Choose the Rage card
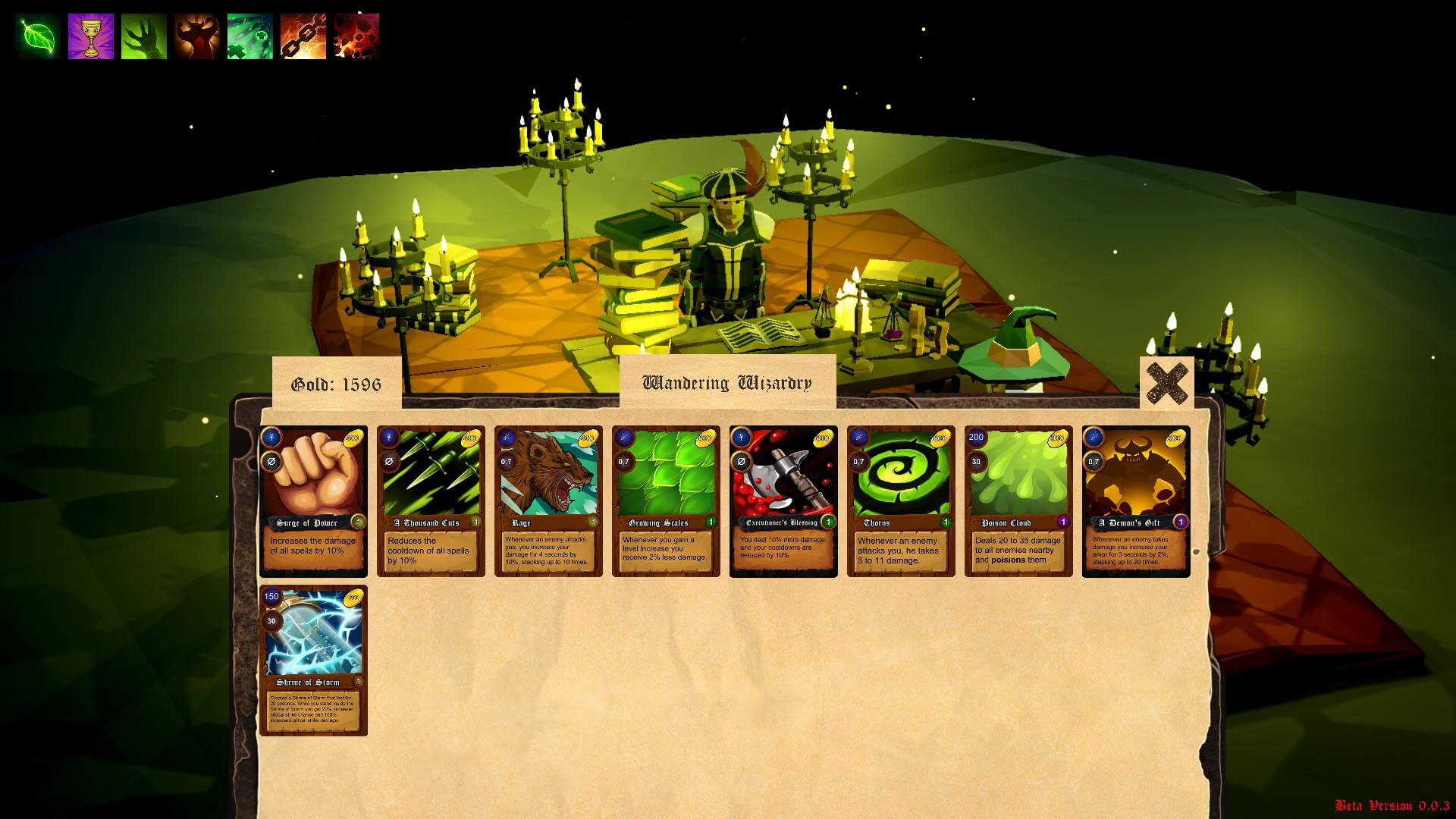1456x819 pixels. pyautogui.click(x=548, y=501)
